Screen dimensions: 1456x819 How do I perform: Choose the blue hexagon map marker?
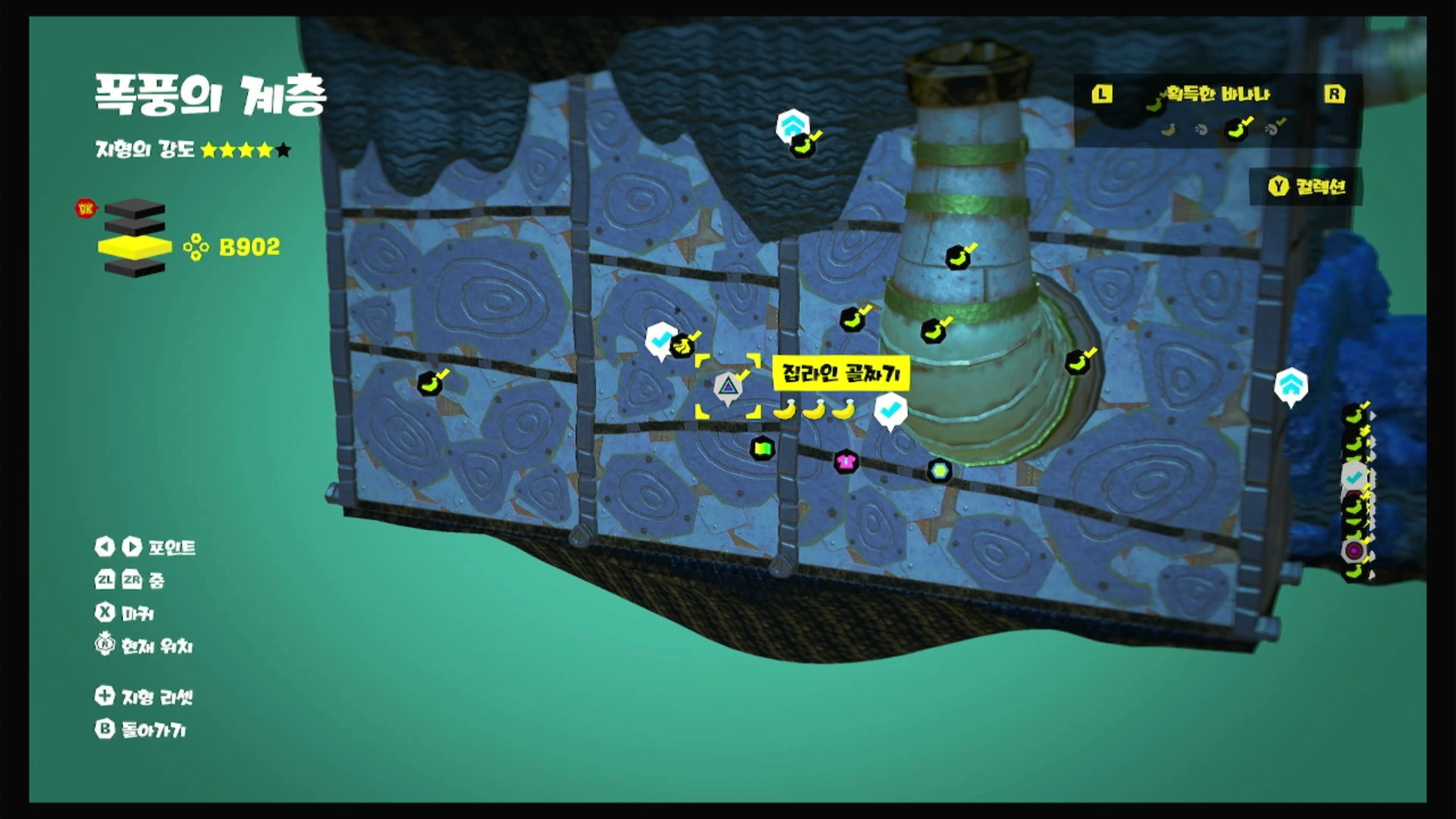[939, 470]
